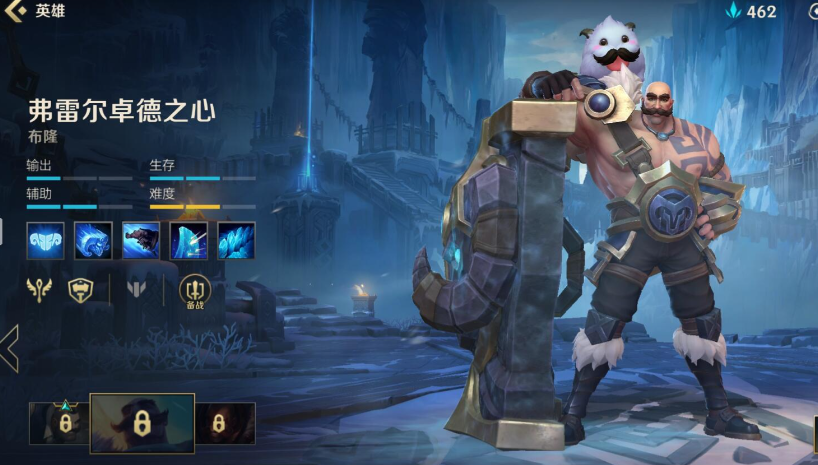Open the ice shield Unbreakable ability
The width and height of the screenshot is (818, 465).
click(x=189, y=241)
